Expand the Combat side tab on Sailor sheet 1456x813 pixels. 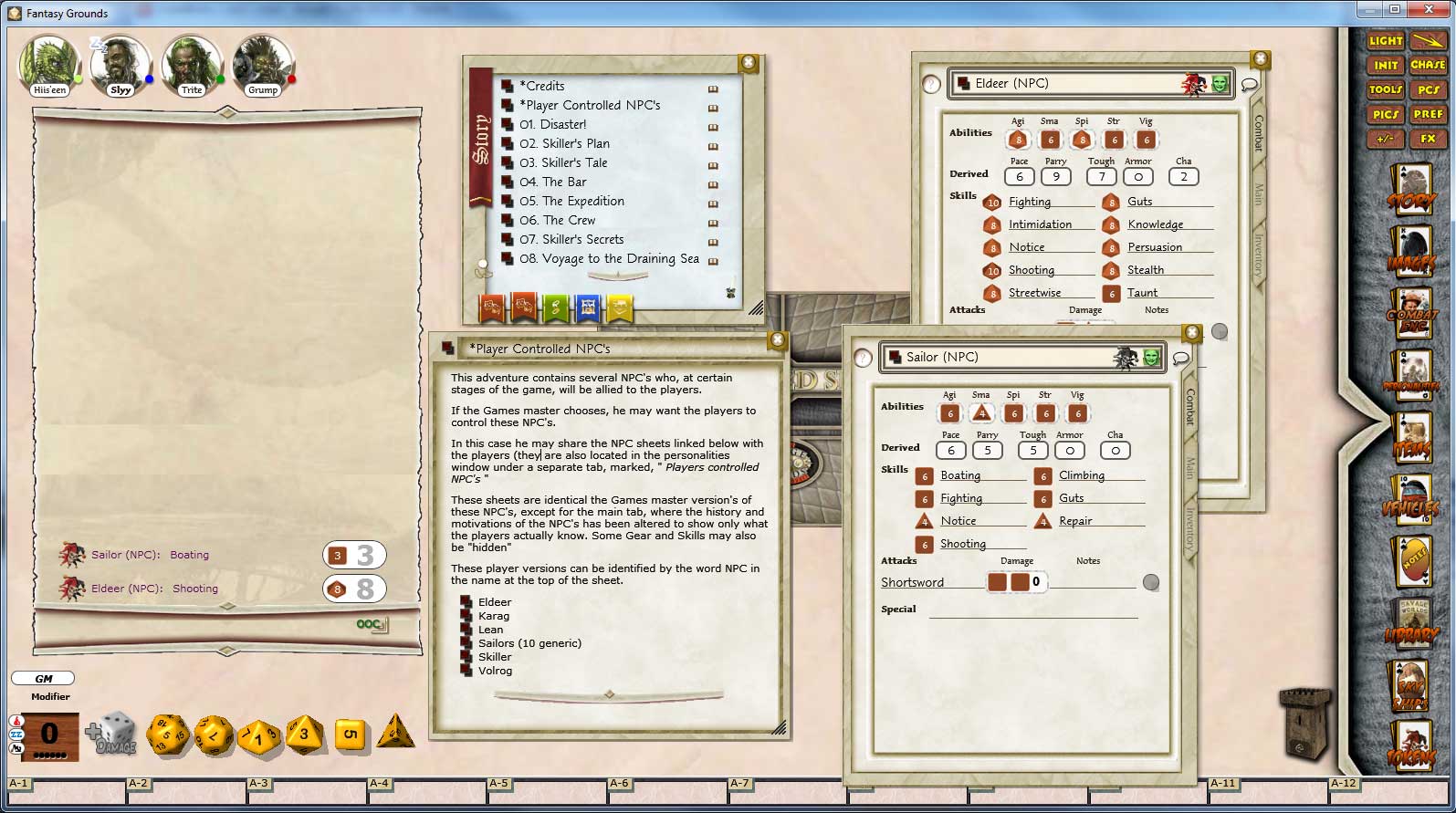pos(1189,411)
